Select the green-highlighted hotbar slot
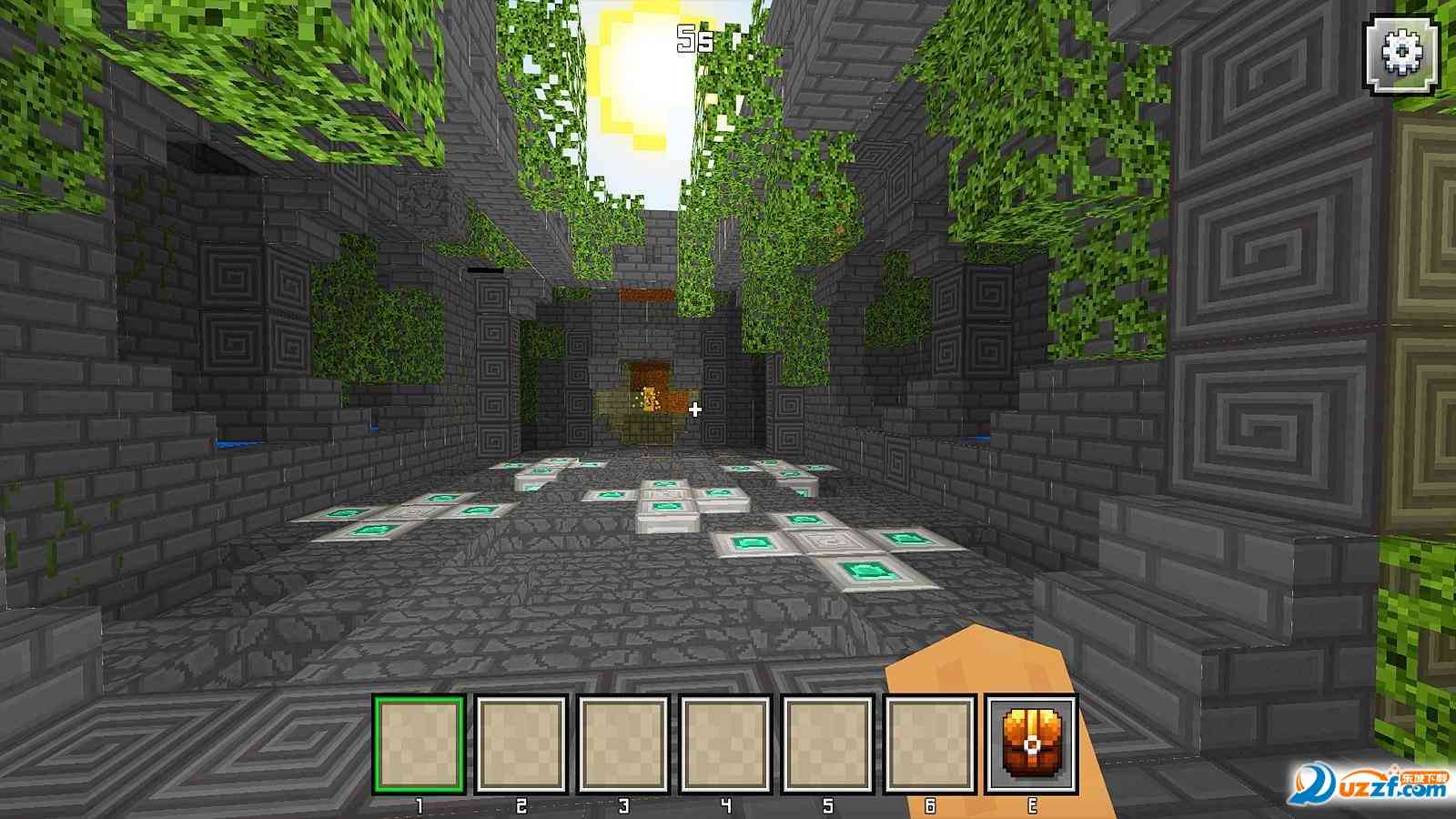1456x819 pixels. [x=420, y=744]
